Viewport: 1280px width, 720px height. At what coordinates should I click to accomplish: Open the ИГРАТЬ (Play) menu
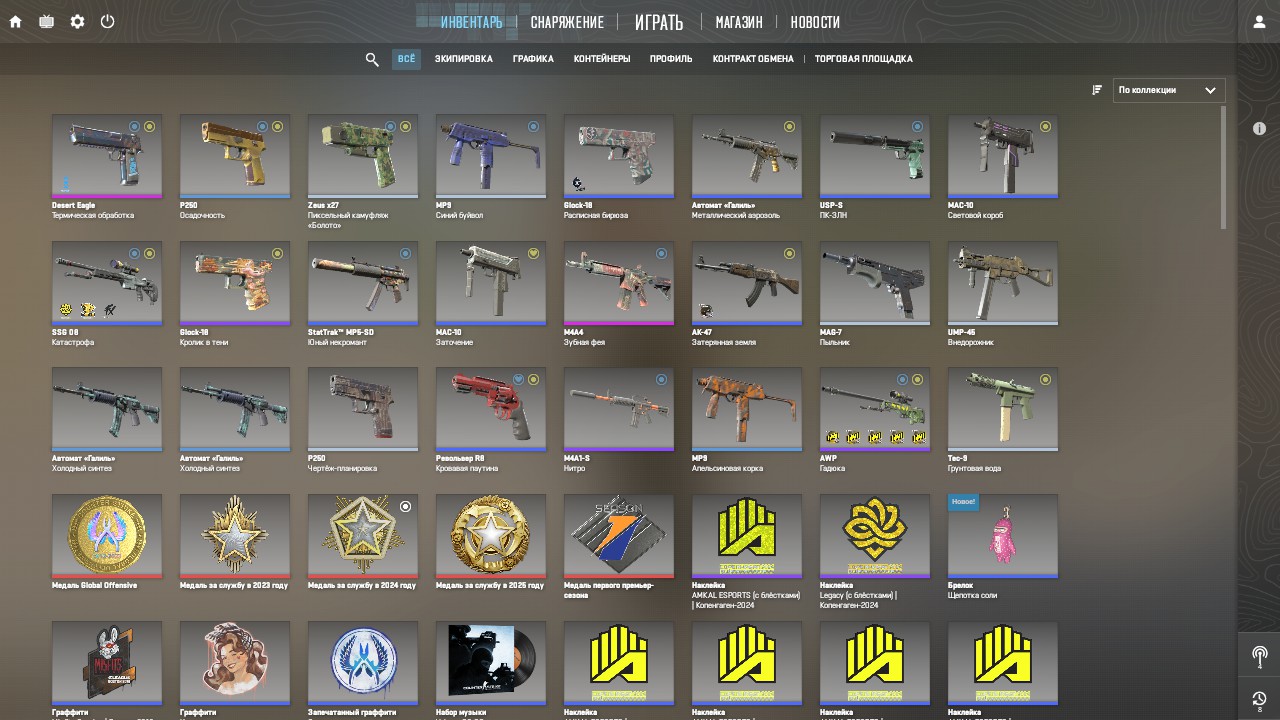click(659, 22)
